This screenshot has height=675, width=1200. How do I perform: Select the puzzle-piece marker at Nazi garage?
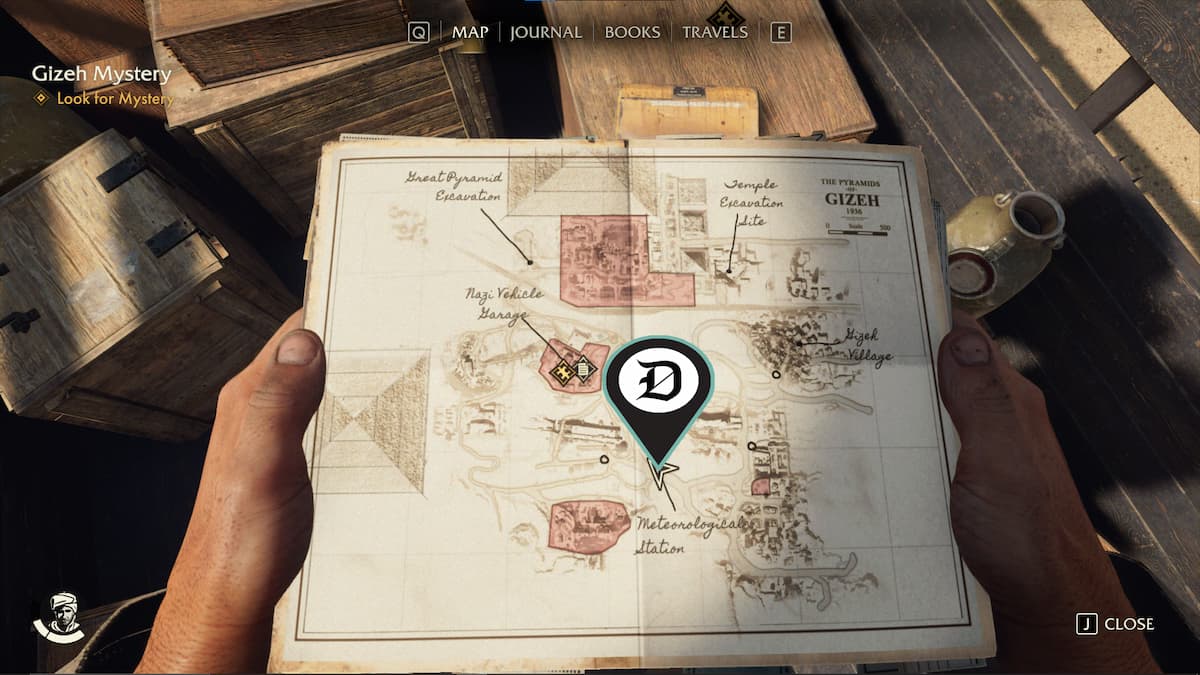(562, 370)
